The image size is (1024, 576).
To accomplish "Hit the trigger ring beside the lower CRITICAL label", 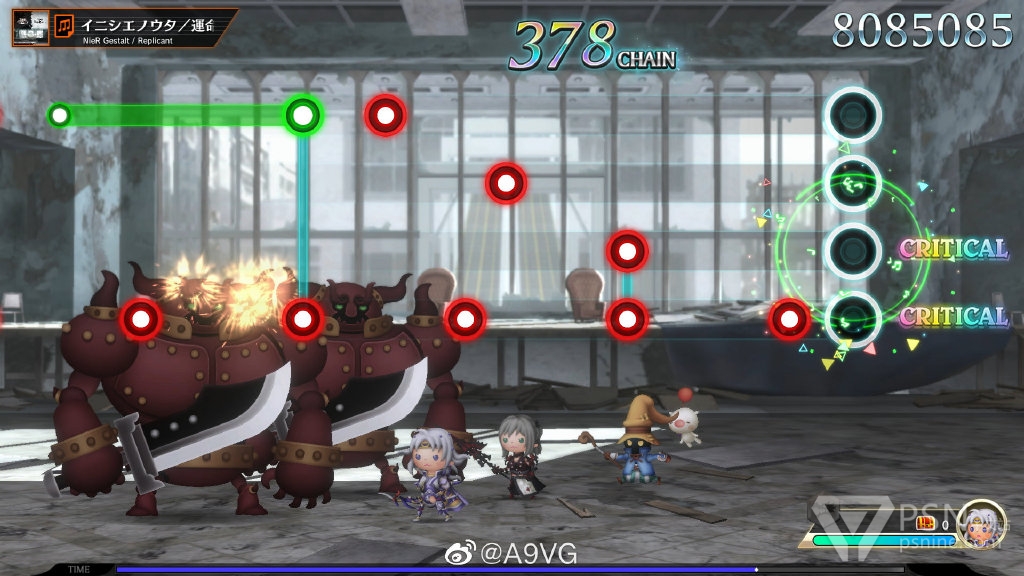I will (x=852, y=317).
